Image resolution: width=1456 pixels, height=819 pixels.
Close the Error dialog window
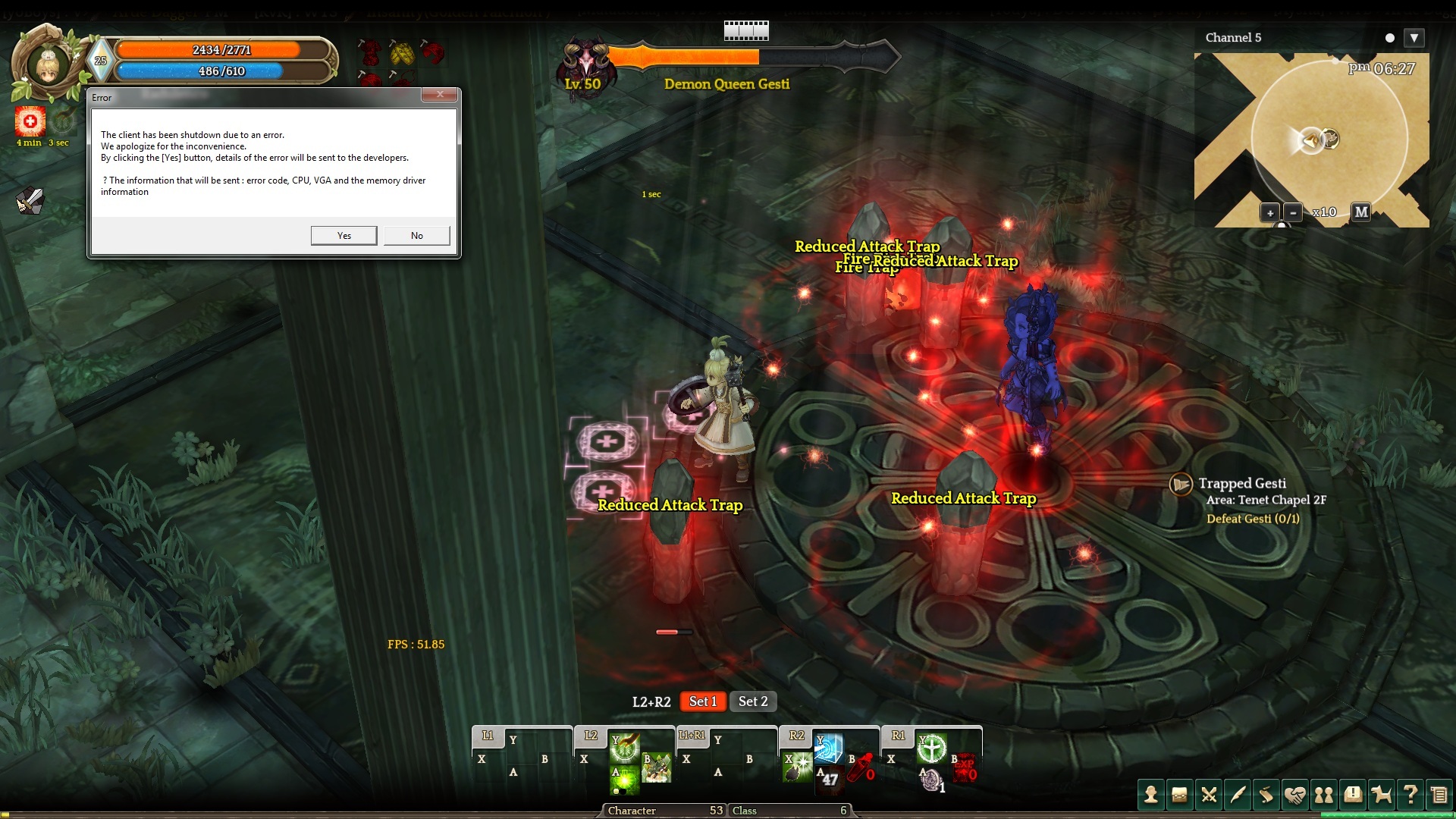pyautogui.click(x=440, y=95)
